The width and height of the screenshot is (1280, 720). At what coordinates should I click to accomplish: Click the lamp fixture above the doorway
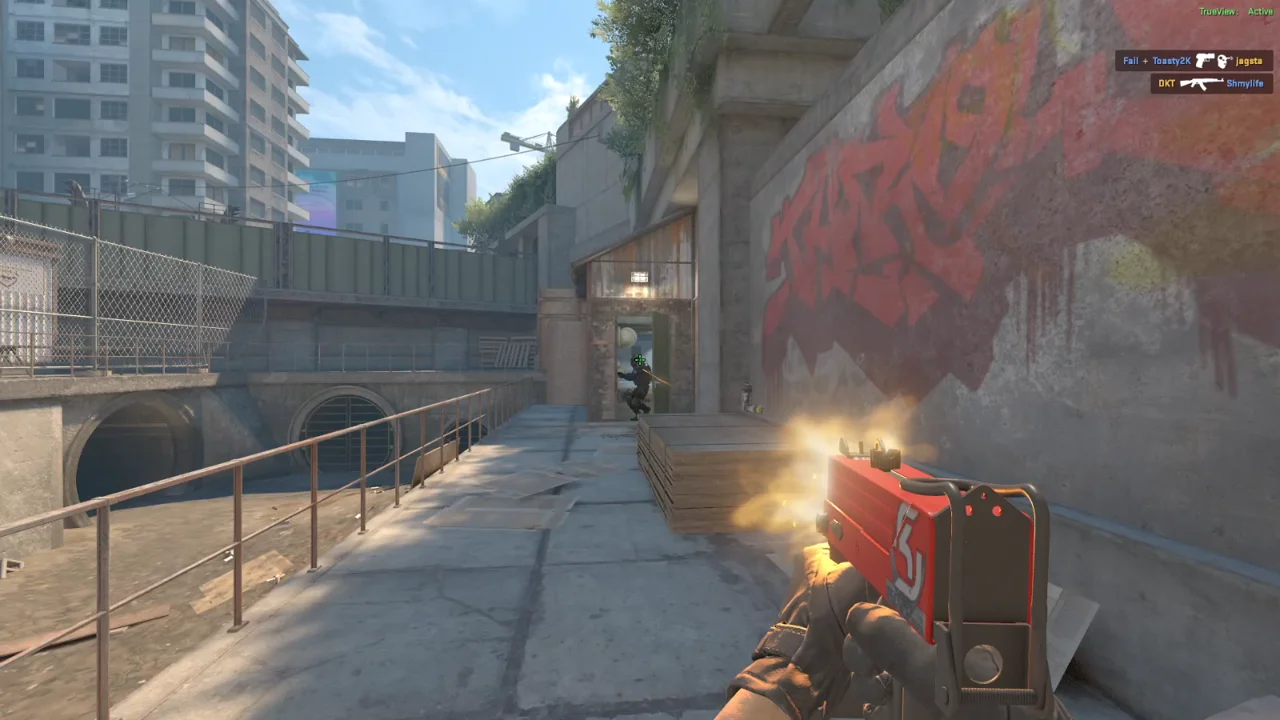click(639, 277)
